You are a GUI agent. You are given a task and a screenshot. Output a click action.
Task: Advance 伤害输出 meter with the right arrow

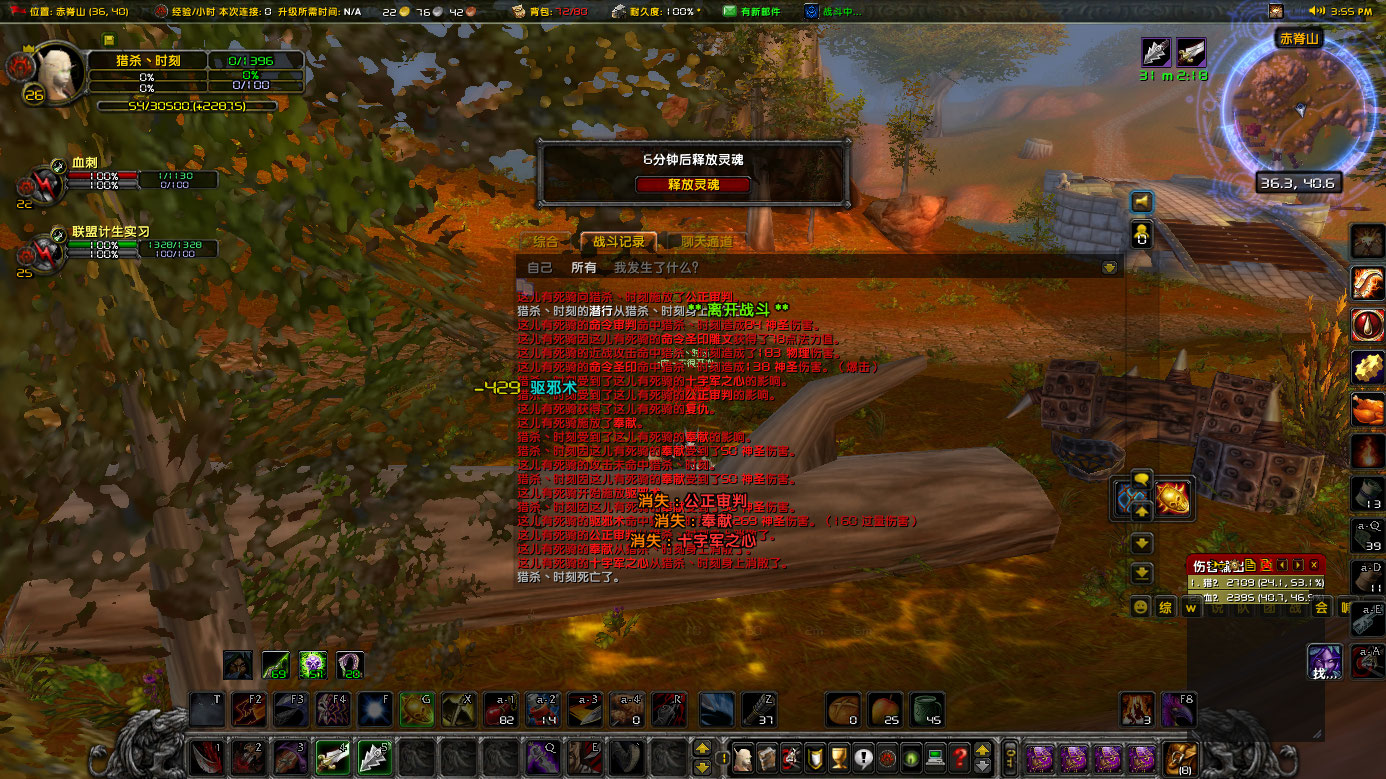point(1297,564)
